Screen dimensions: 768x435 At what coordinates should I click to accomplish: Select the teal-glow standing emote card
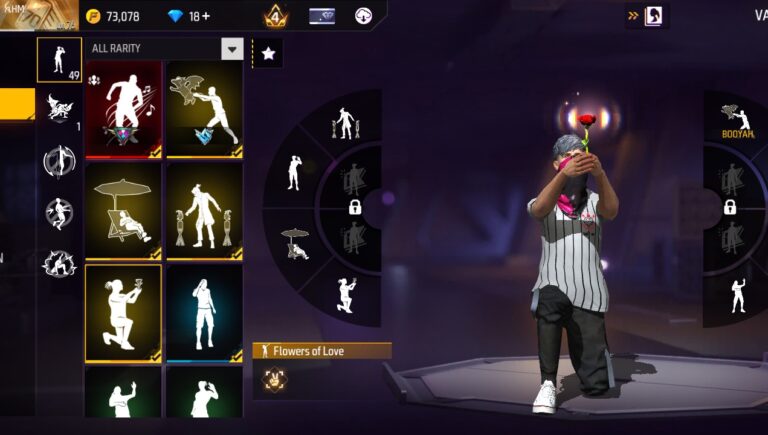204,312
